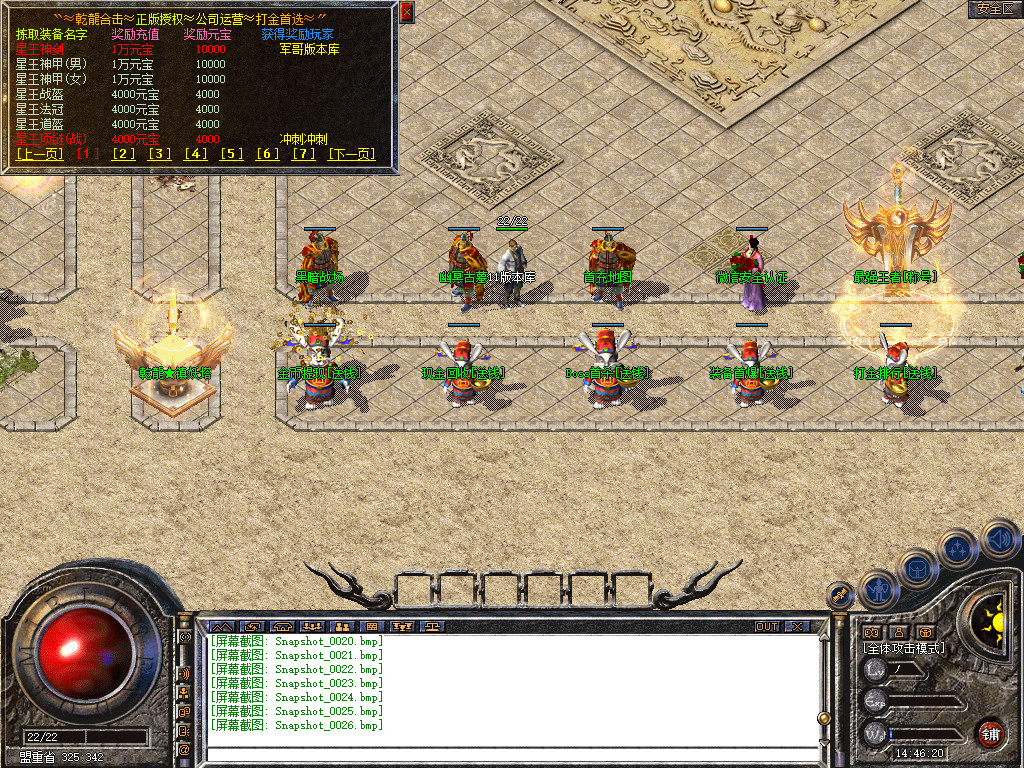Jump to page 7 of the reward list
Screen dimensions: 1024x768
(303, 153)
